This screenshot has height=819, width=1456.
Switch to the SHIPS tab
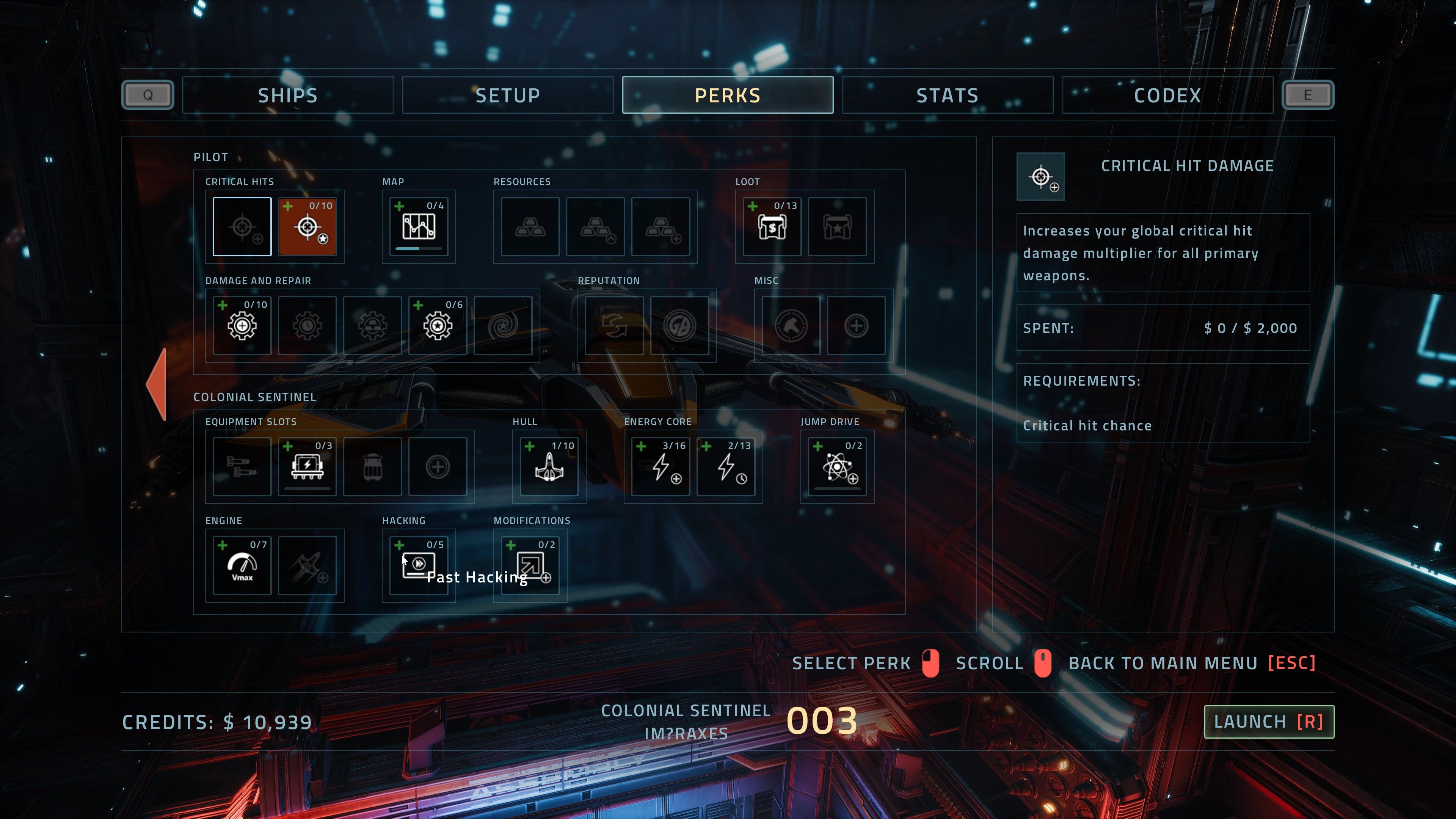(288, 95)
